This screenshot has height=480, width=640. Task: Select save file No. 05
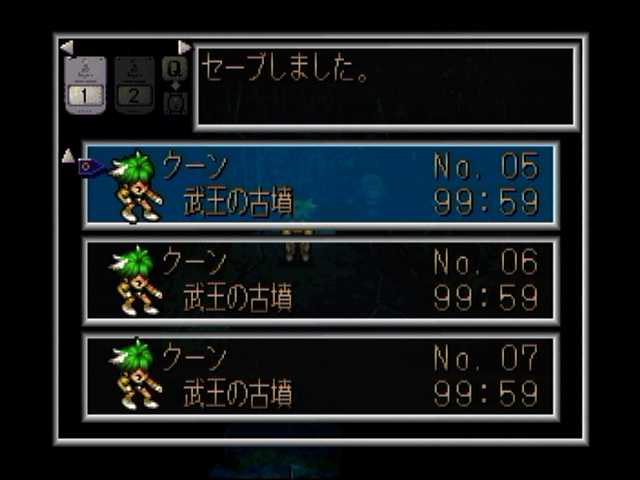320,185
